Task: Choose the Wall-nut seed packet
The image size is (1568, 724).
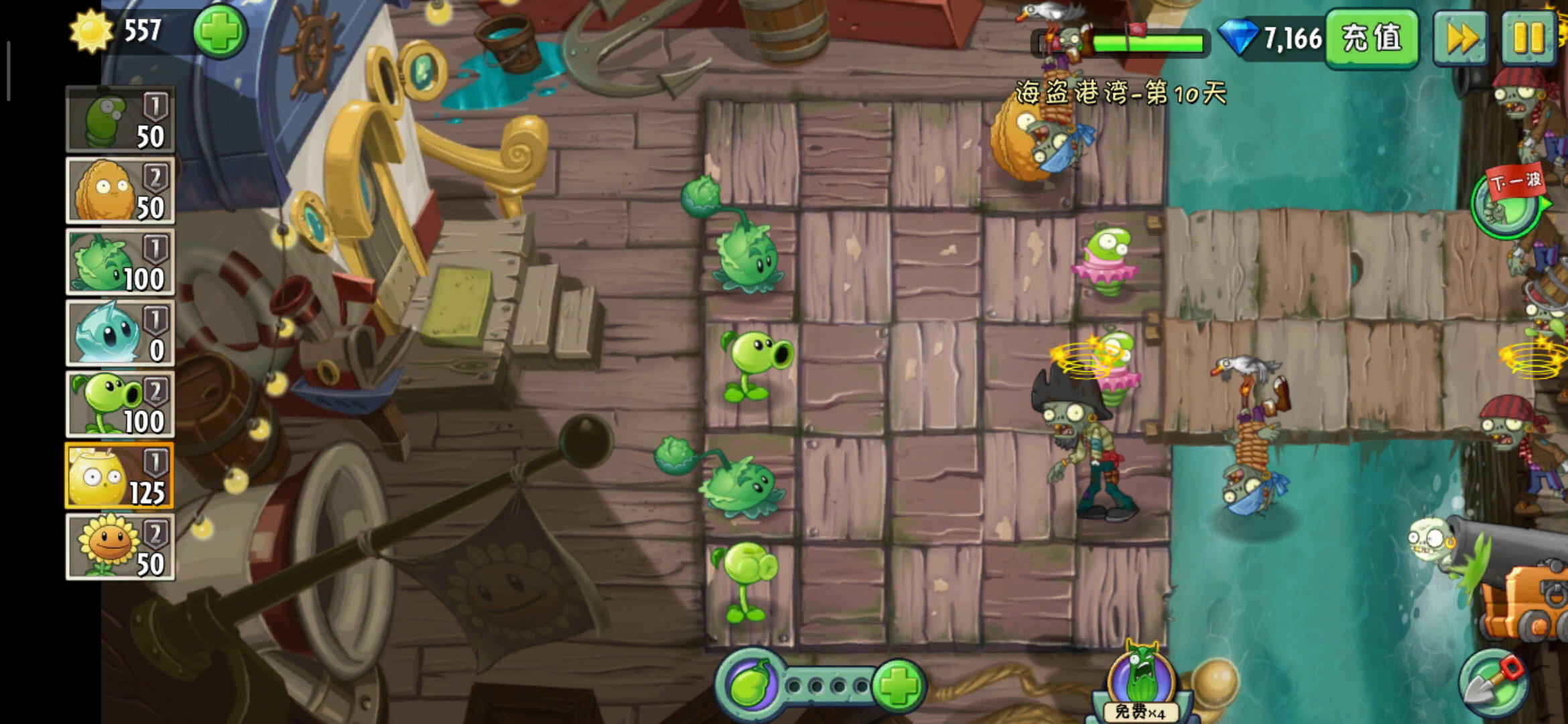Action: tap(120, 191)
